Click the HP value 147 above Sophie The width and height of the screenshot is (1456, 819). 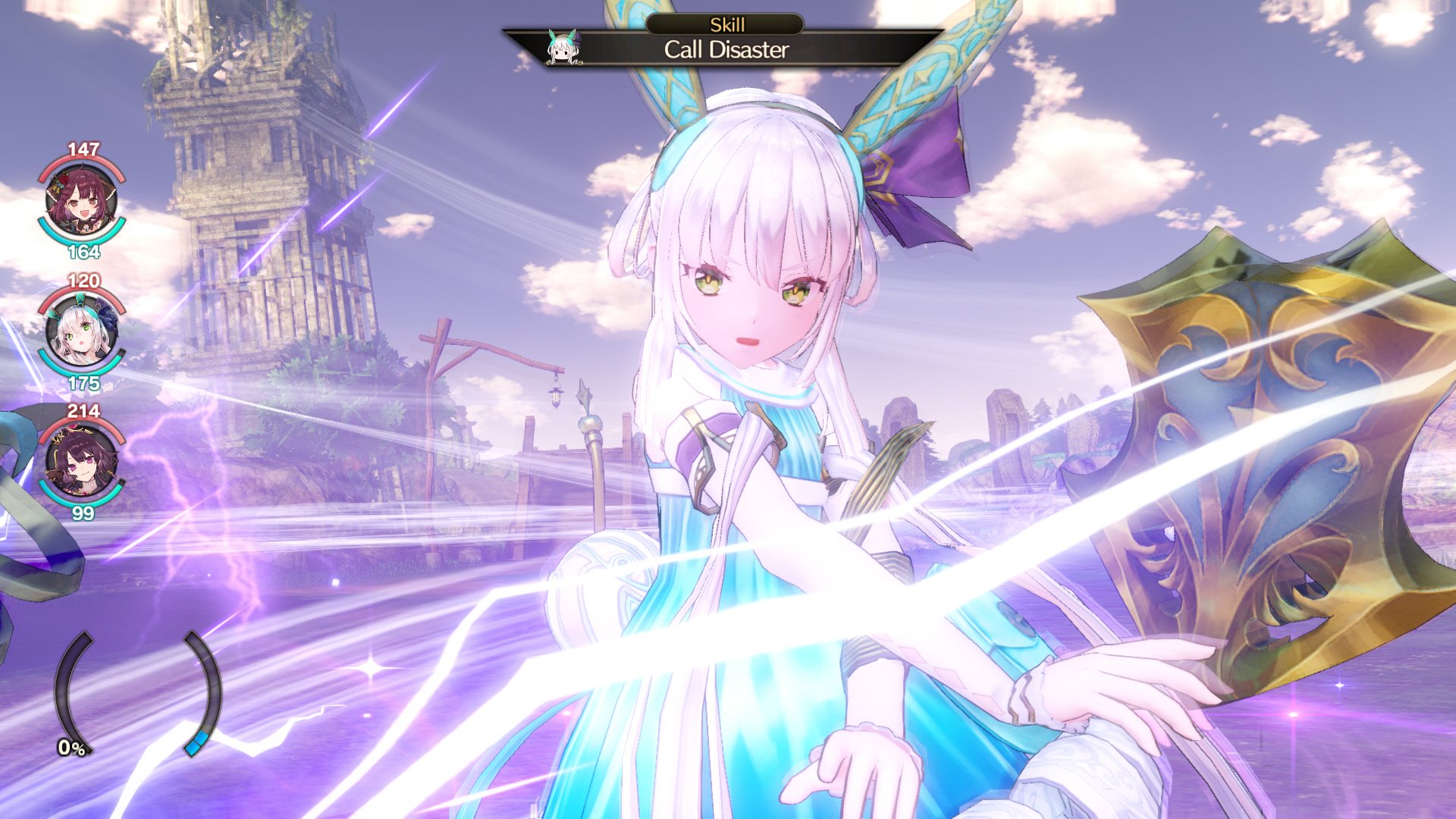tap(82, 149)
